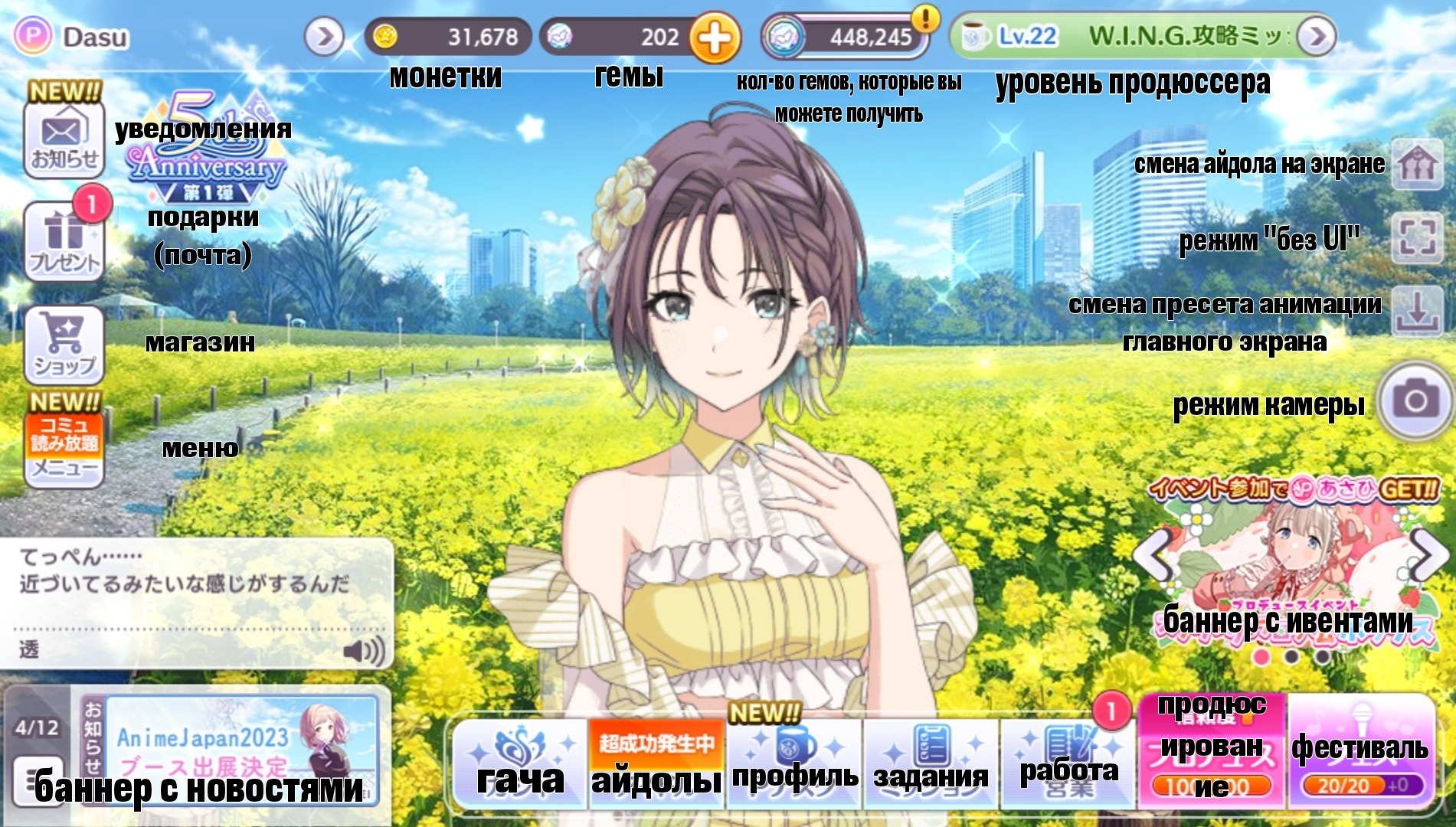Open the idols menu button
Screen dimensions: 1456x827
click(656, 763)
